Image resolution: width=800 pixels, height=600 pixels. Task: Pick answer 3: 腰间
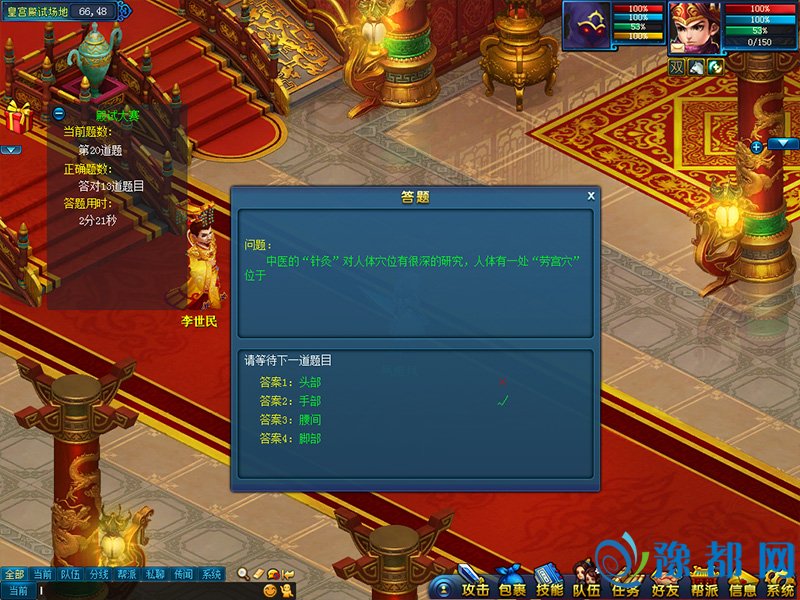[x=290, y=420]
